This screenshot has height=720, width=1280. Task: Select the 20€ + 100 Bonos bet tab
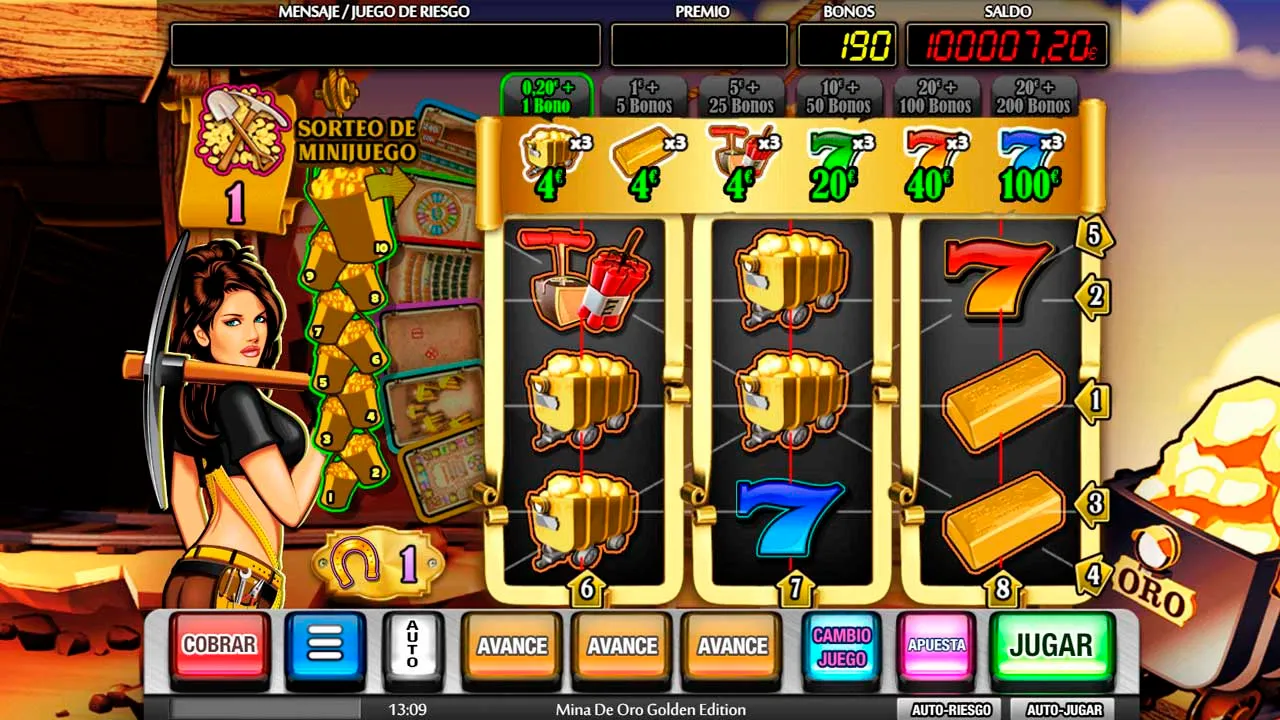(936, 97)
